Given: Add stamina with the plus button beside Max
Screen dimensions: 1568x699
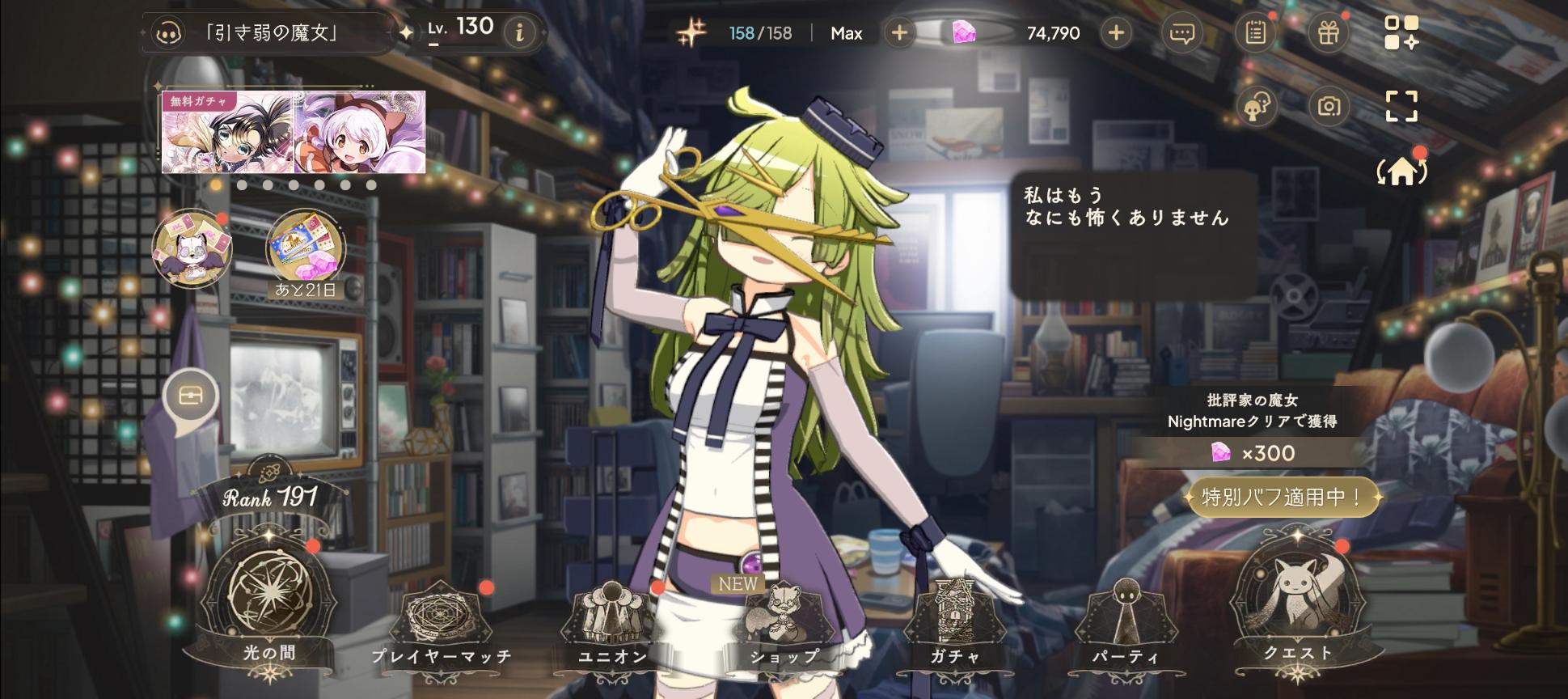Looking at the screenshot, I should point(898,33).
